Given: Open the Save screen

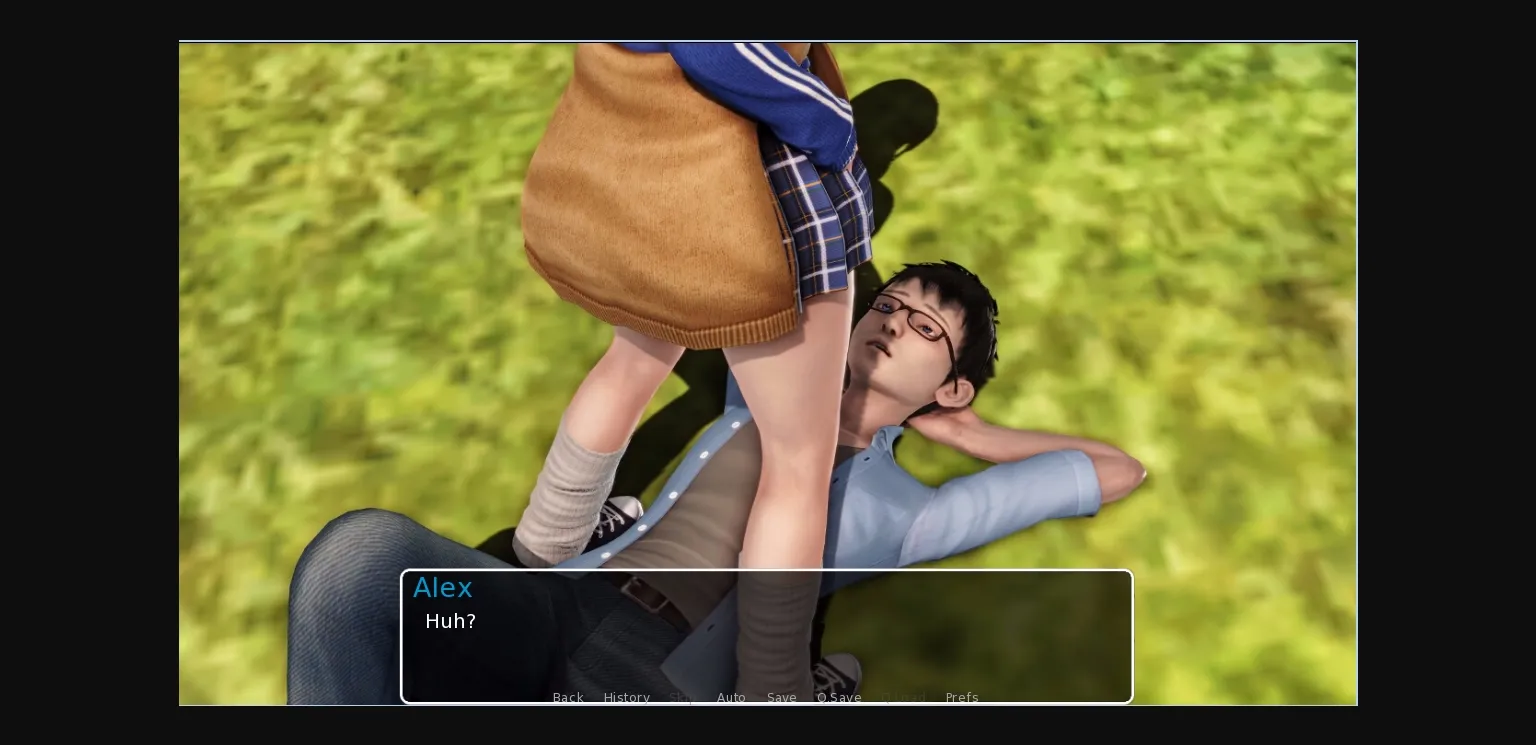Looking at the screenshot, I should pos(781,697).
